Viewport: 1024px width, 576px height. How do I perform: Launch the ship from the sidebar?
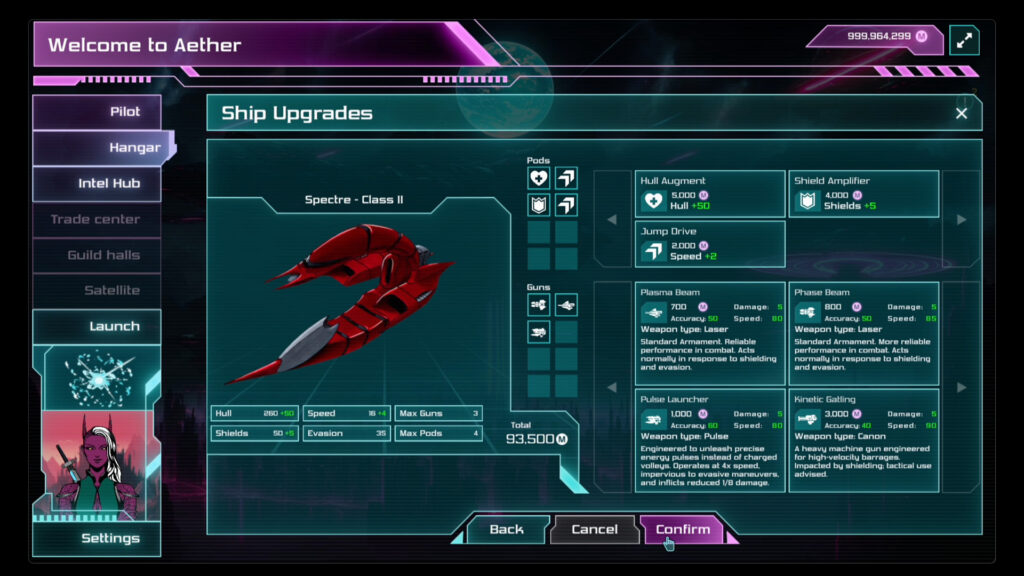[x=97, y=326]
